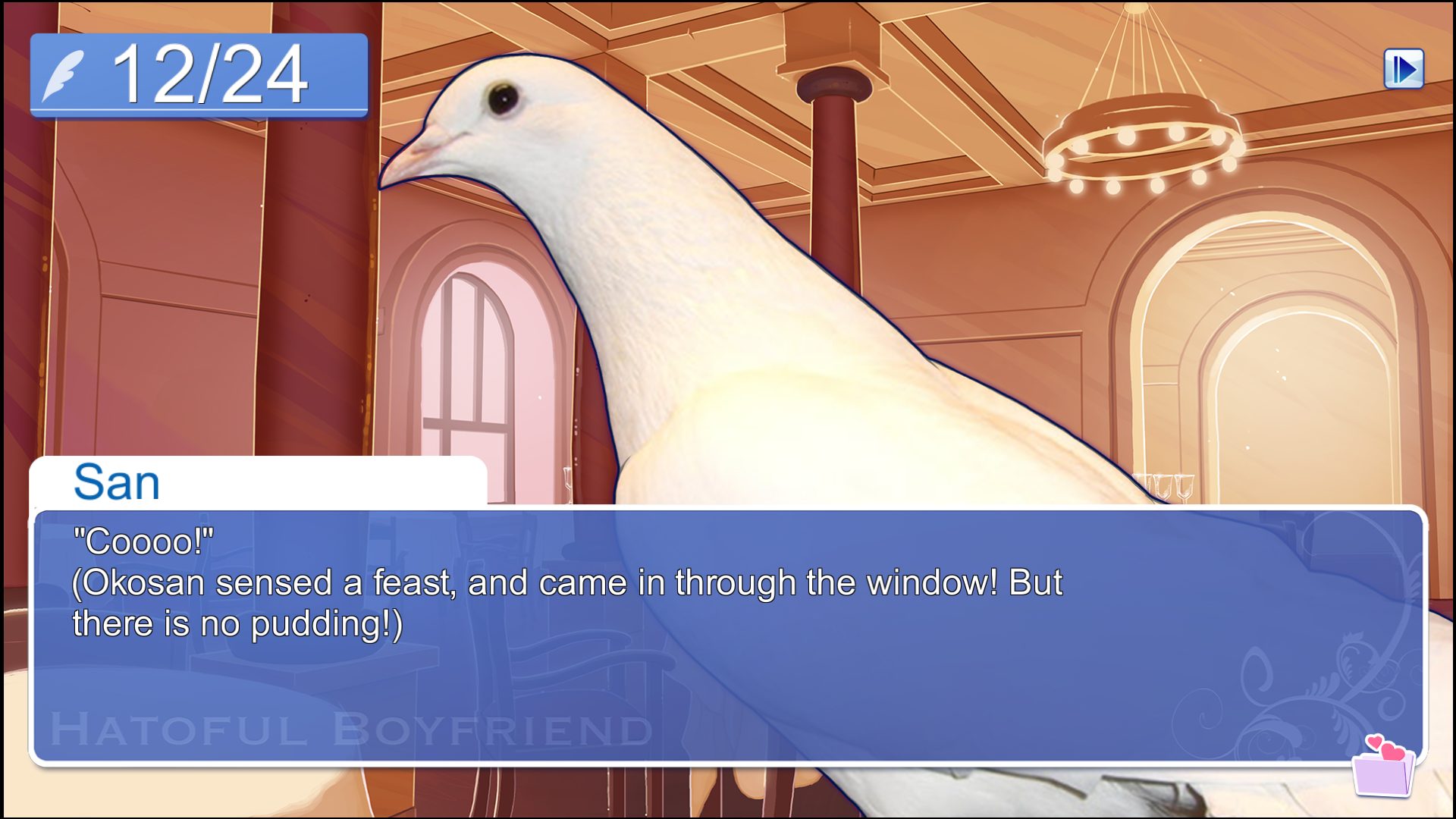The image size is (1456, 819).
Task: Open the pink folder with hearts icon
Action: (1383, 767)
